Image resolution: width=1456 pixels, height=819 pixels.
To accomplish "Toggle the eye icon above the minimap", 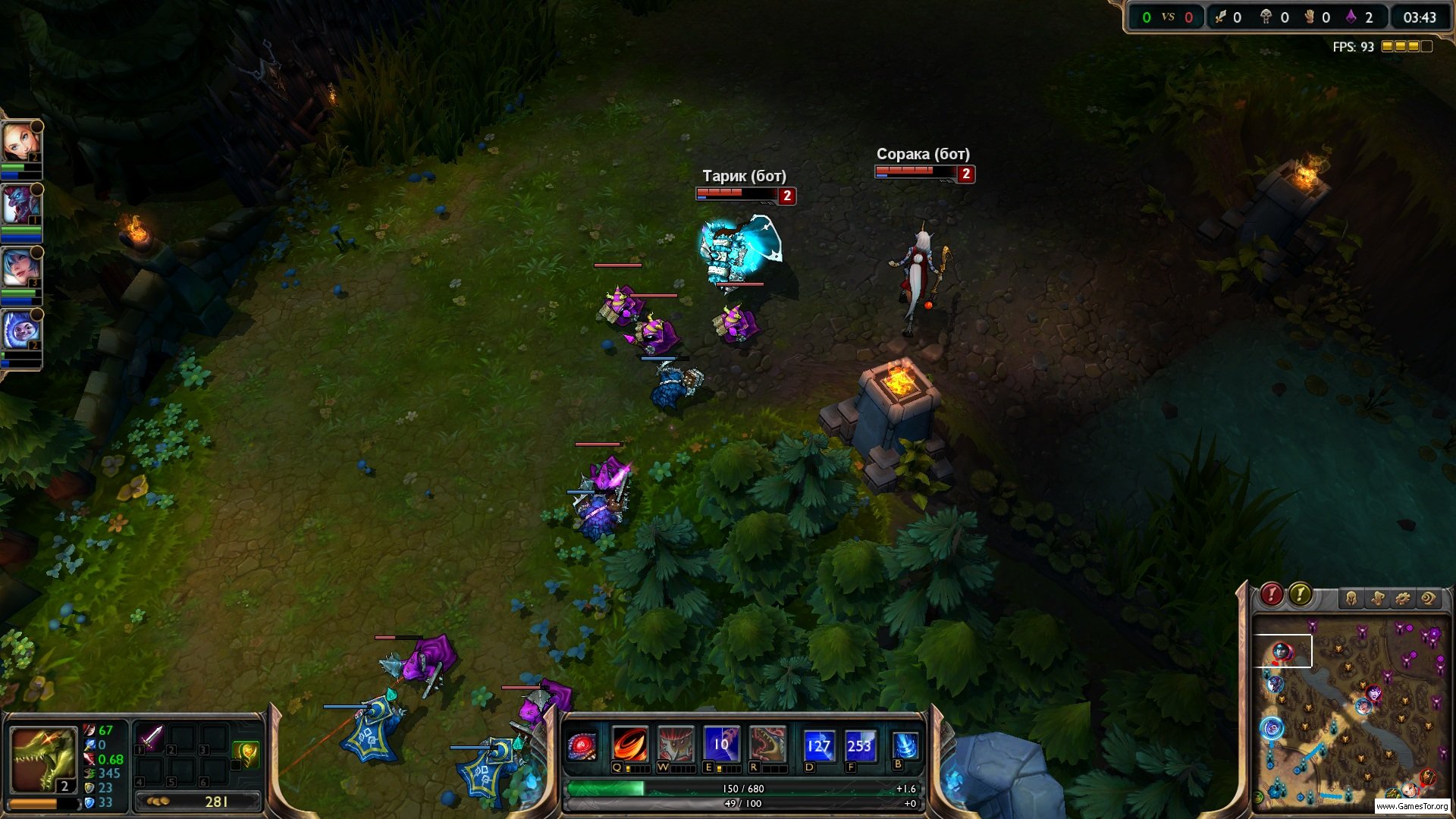I will tap(1429, 598).
